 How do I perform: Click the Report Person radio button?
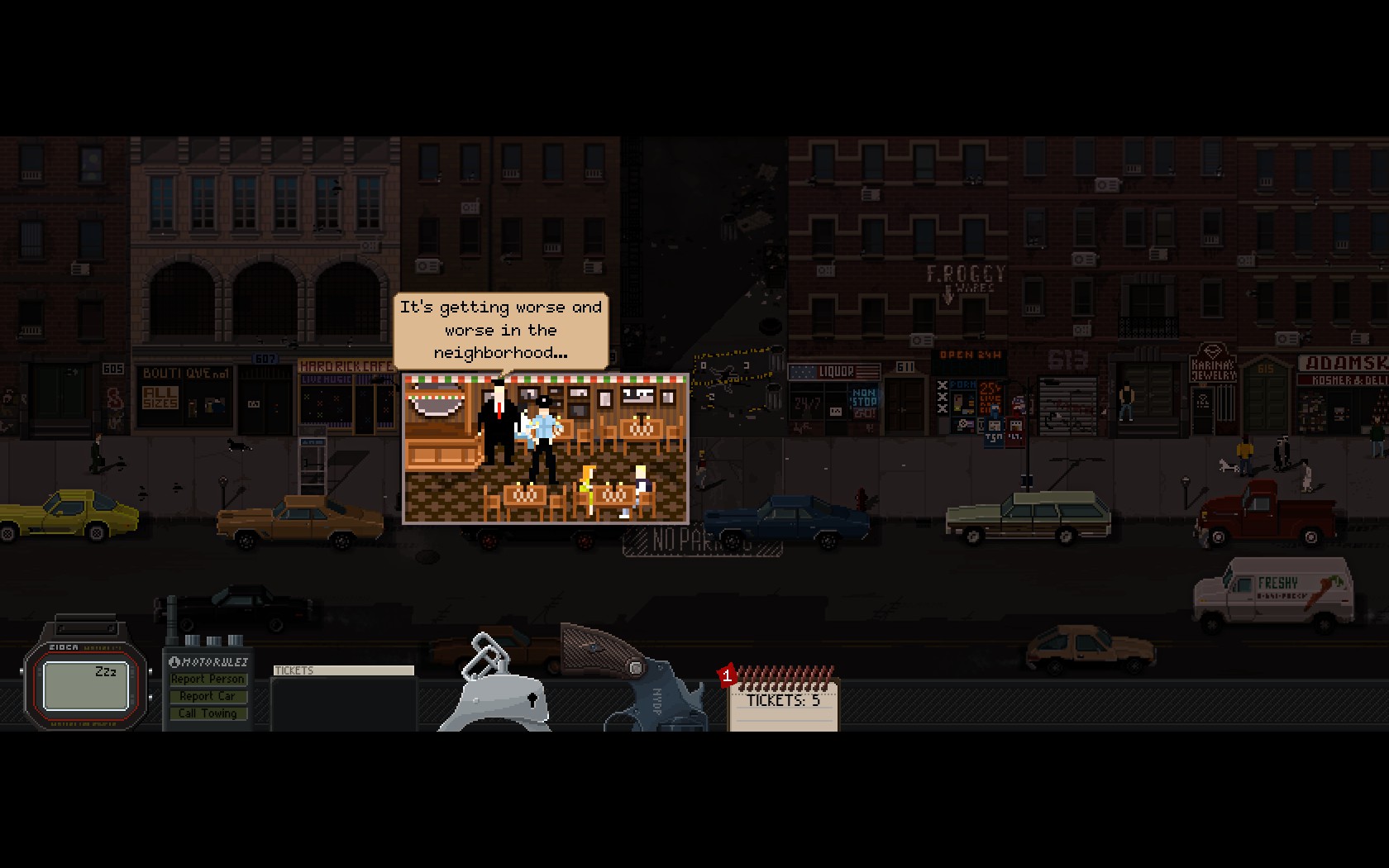208,679
